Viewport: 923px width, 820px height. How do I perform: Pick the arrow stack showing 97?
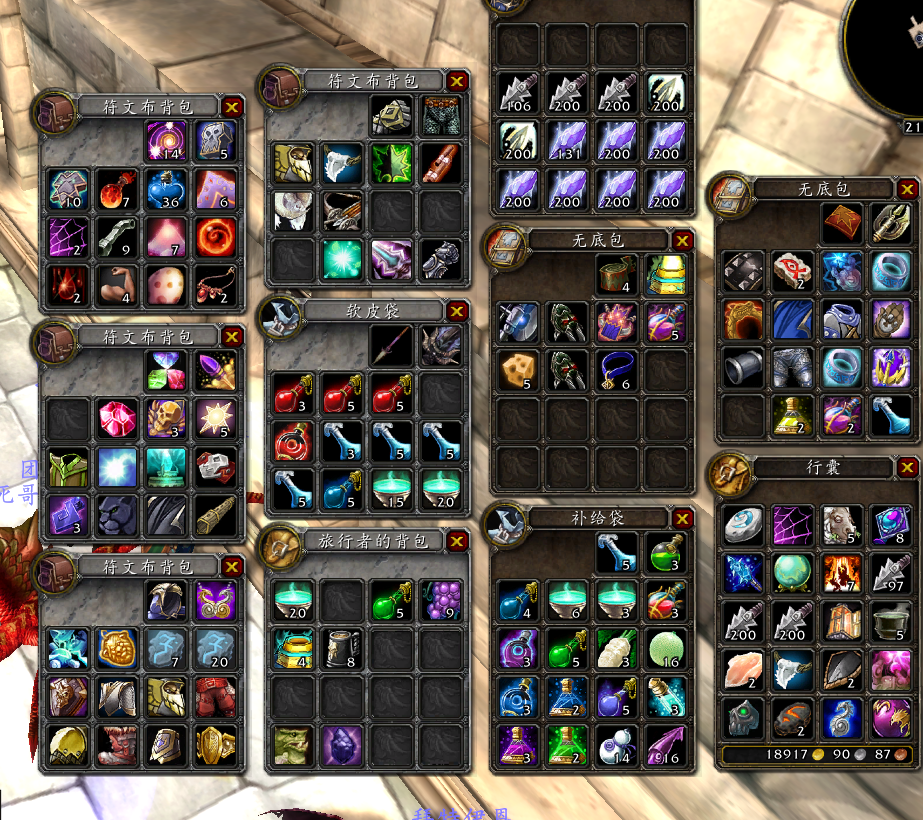point(888,574)
